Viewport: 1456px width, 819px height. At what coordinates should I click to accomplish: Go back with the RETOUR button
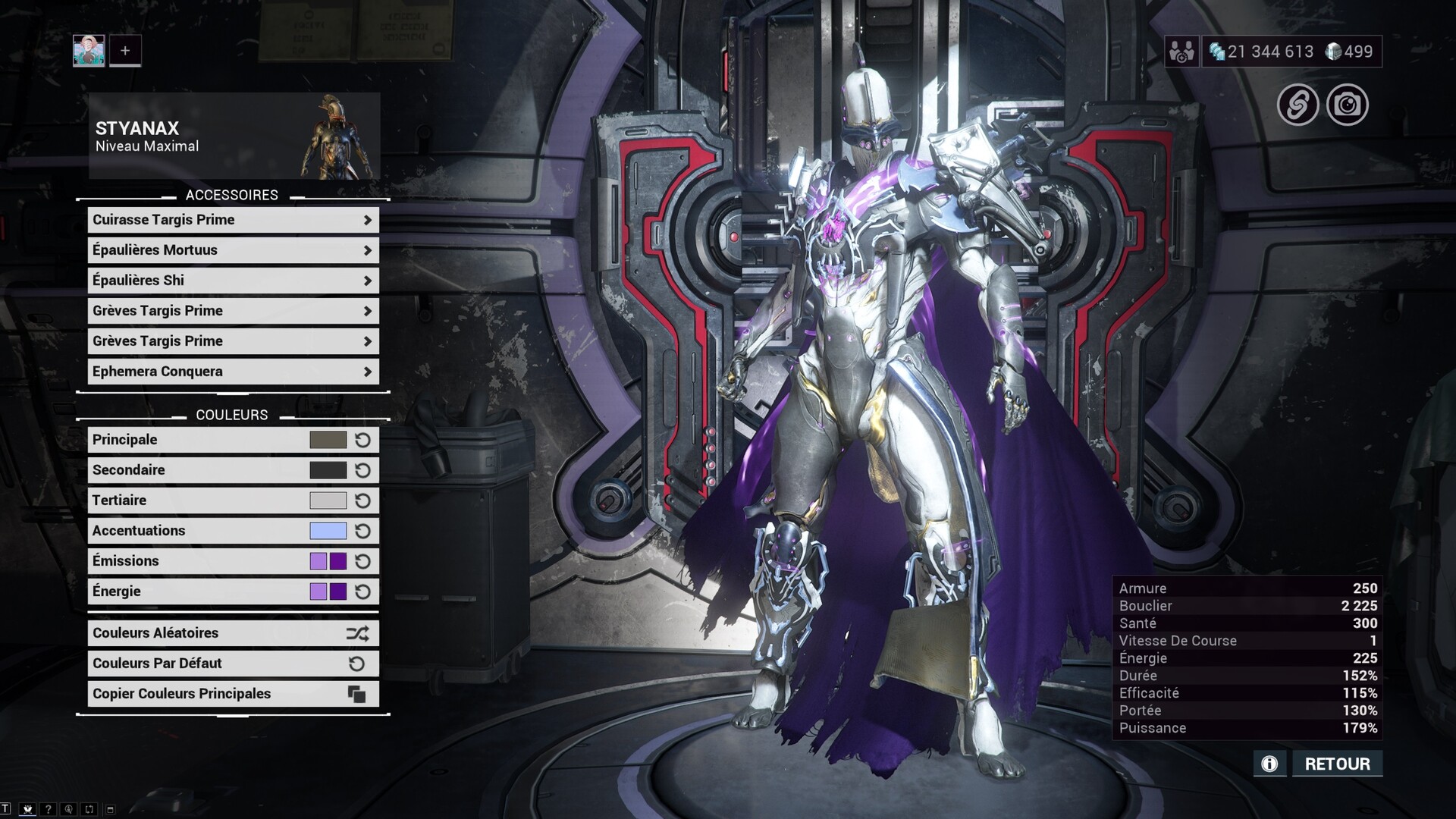point(1337,764)
